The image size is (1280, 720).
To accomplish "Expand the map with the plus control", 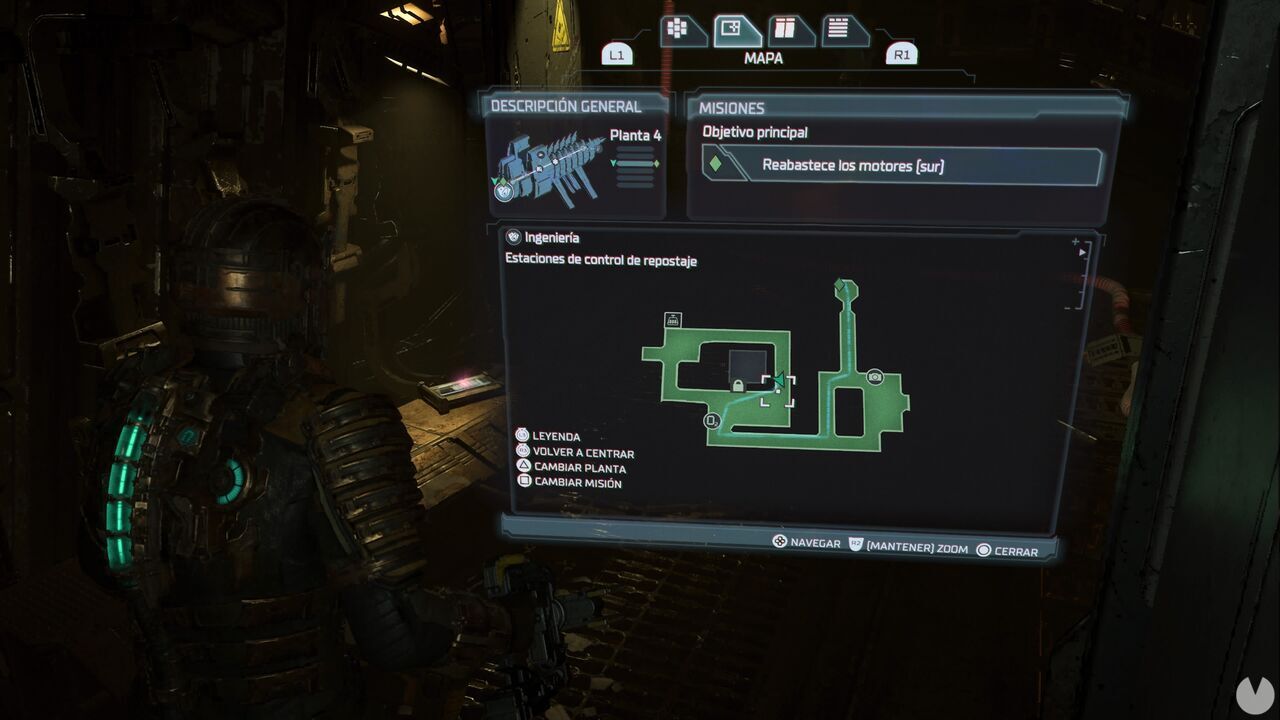I will coord(1075,241).
